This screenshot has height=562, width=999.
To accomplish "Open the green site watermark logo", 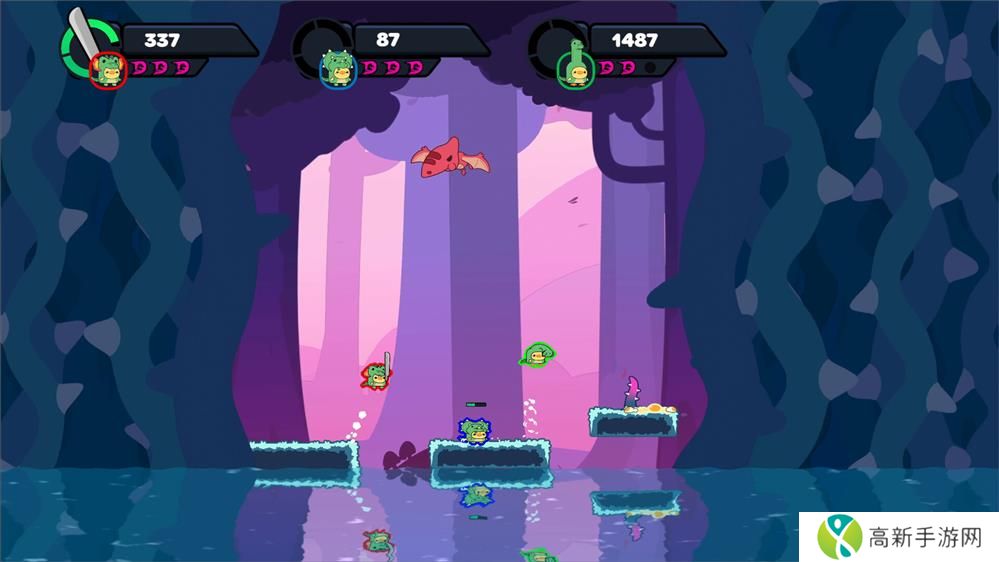I will [x=840, y=536].
